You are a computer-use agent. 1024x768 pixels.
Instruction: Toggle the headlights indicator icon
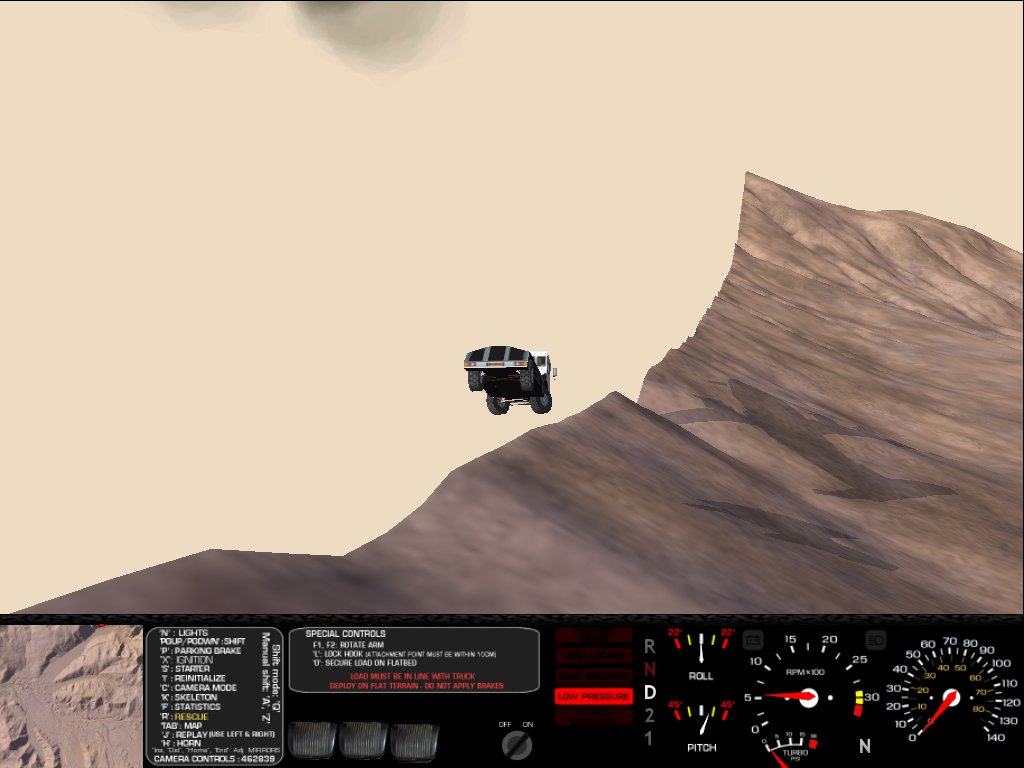click(874, 638)
